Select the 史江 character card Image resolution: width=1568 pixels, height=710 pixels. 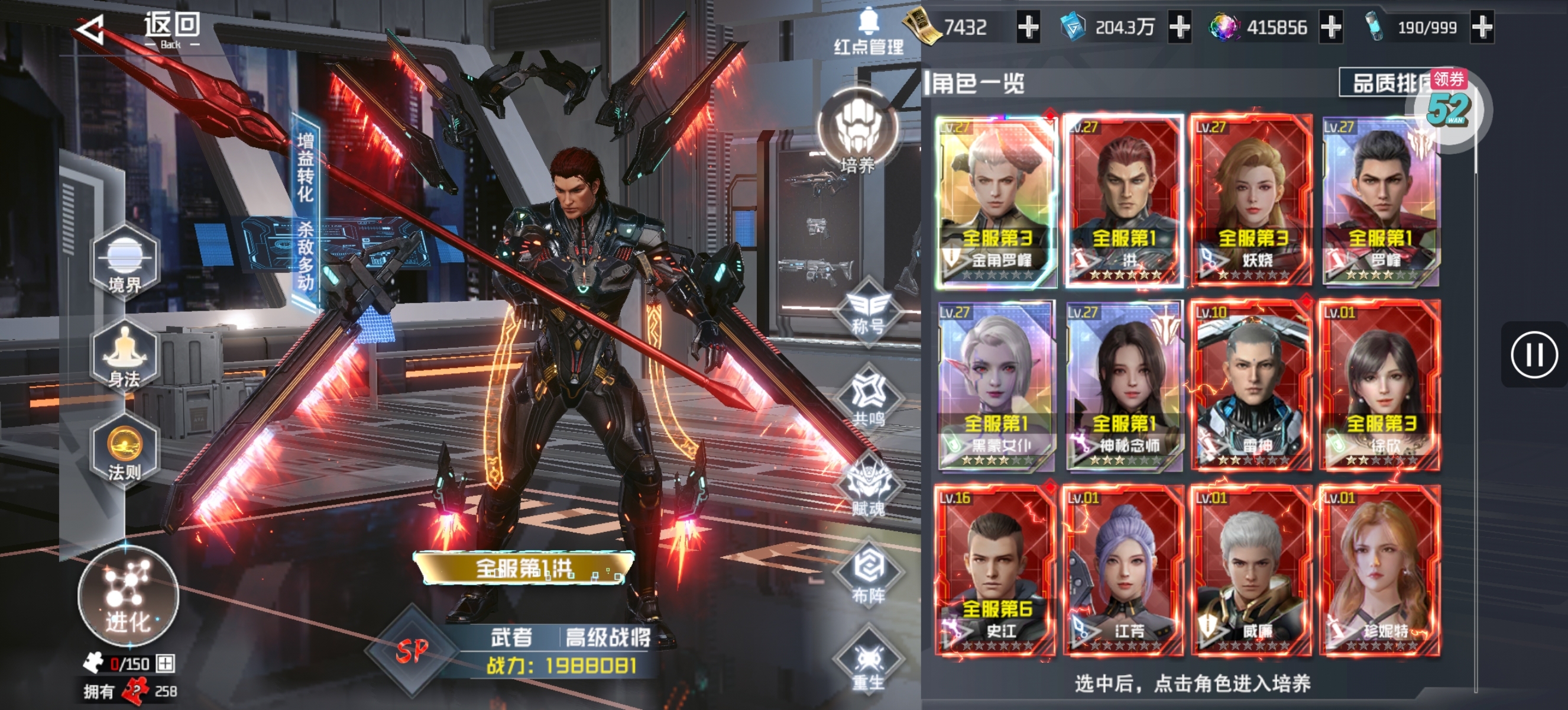click(x=996, y=571)
